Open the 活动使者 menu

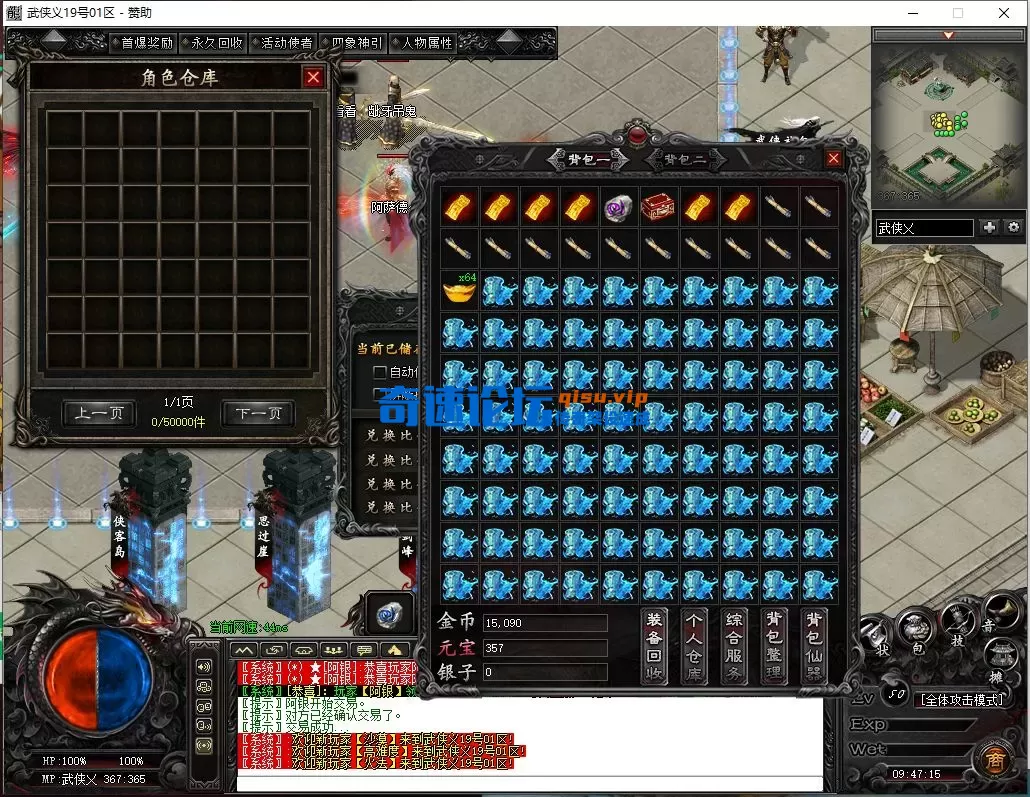286,43
